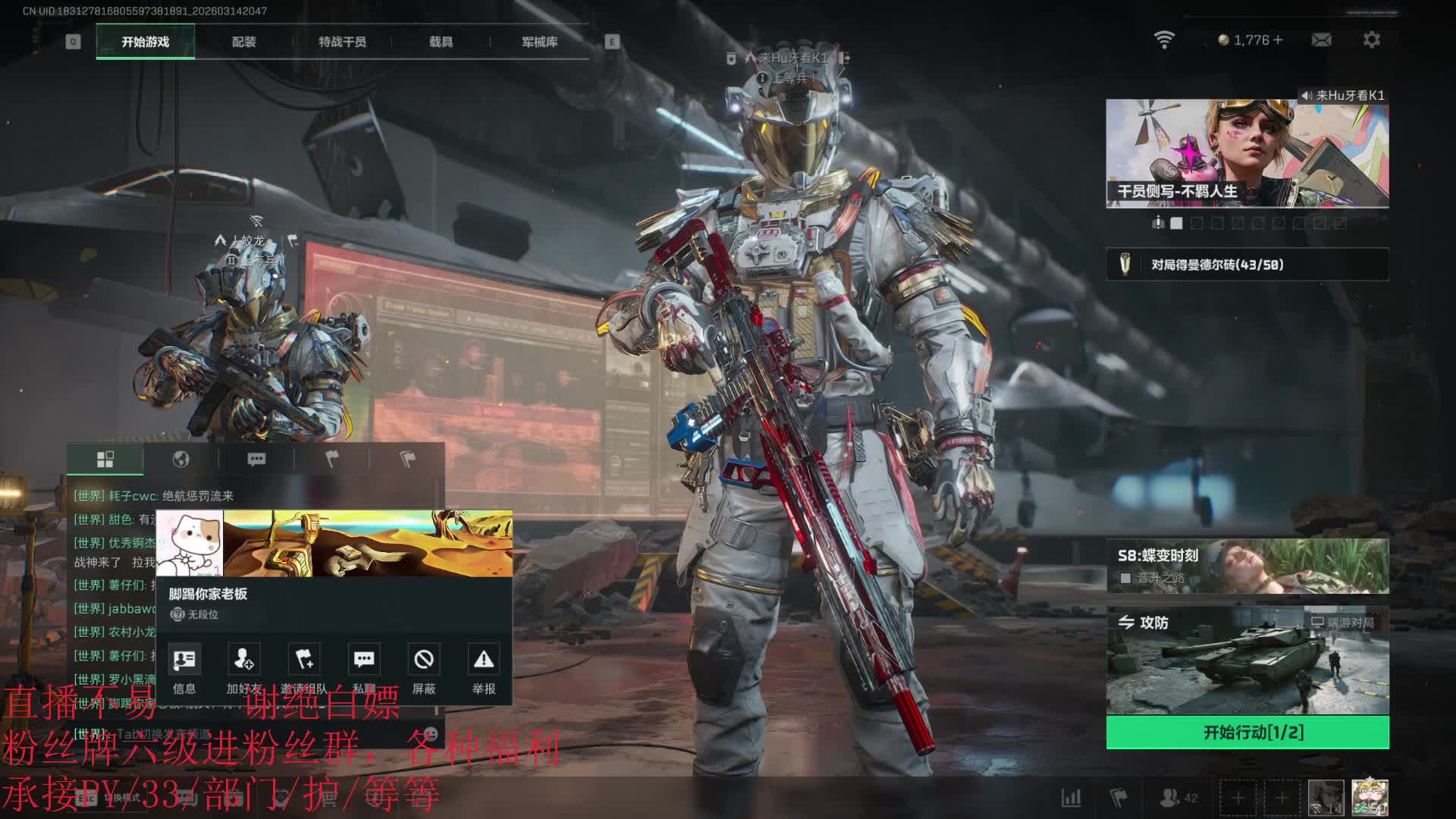Open settings via the gear icon
Viewport: 1456px width, 819px height.
tap(1371, 40)
